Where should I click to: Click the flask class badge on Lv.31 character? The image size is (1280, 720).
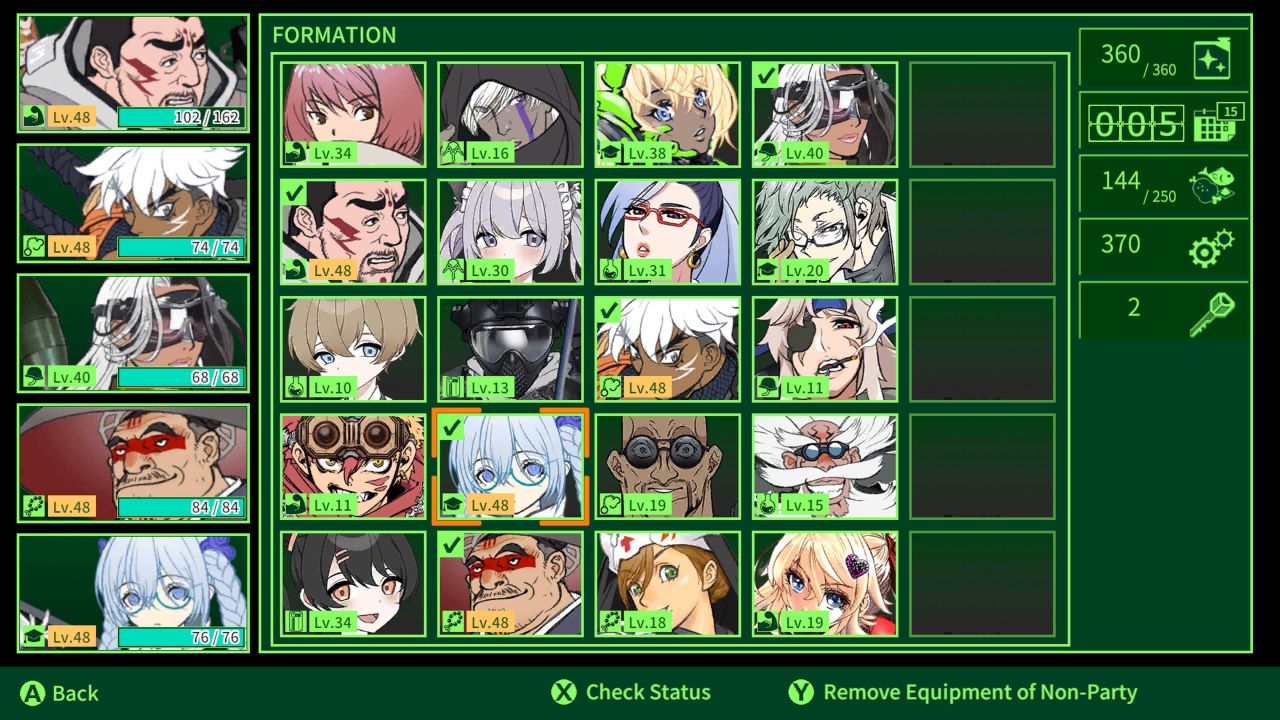[611, 270]
